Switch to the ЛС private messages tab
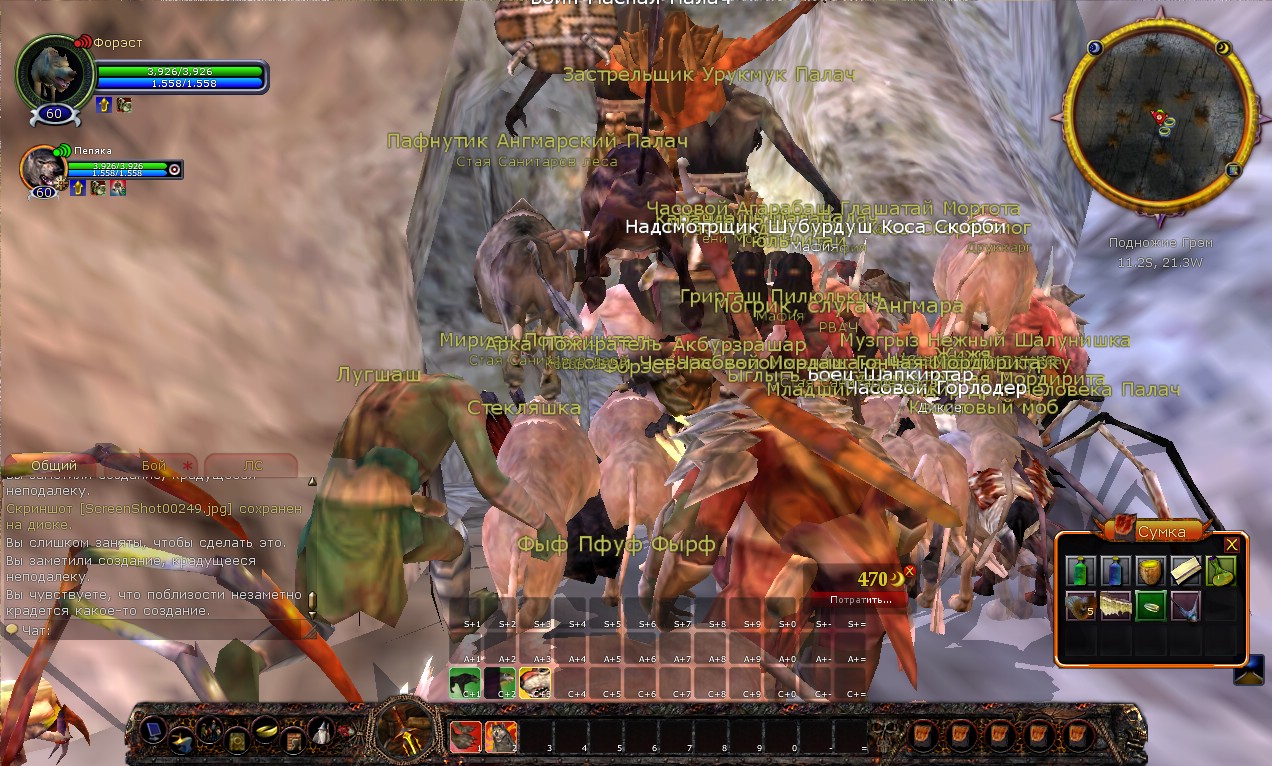 pos(252,466)
